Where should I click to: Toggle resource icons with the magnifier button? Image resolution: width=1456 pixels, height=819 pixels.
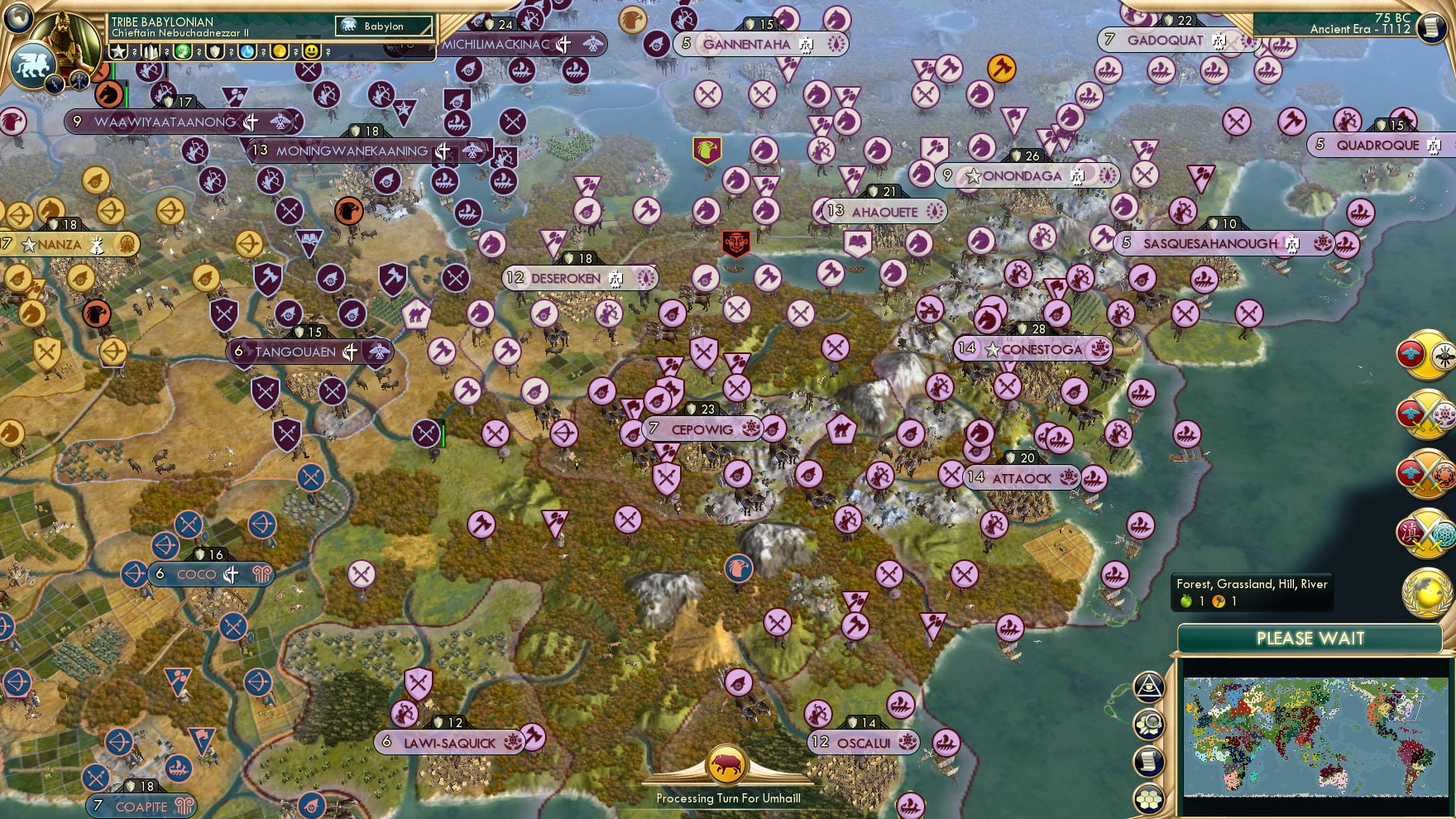pos(1148,722)
